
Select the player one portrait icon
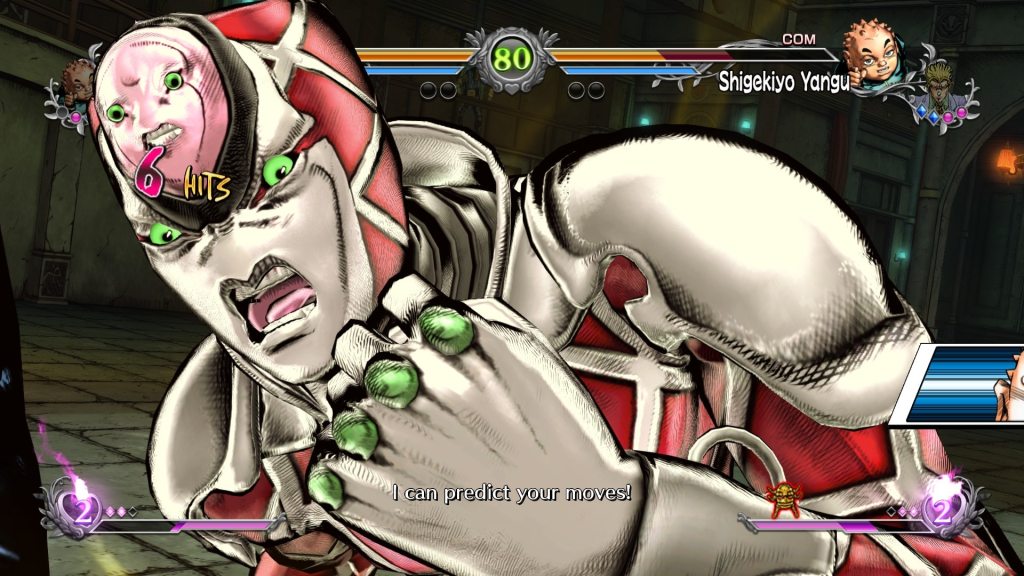(x=78, y=78)
